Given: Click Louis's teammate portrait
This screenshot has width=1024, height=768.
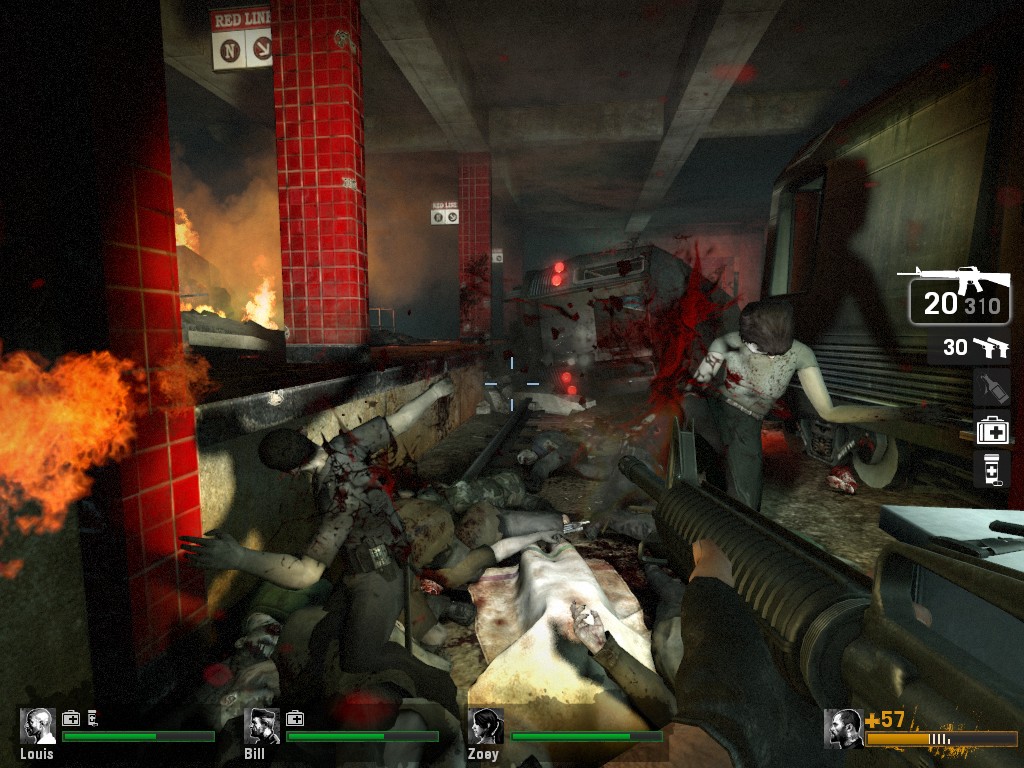Looking at the screenshot, I should click(38, 725).
